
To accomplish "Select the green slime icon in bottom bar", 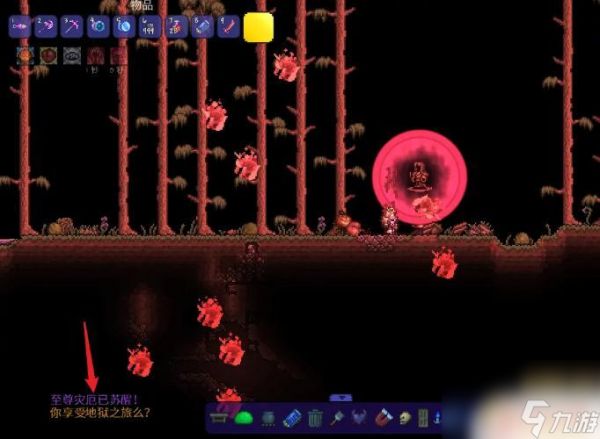I will pos(246,418).
